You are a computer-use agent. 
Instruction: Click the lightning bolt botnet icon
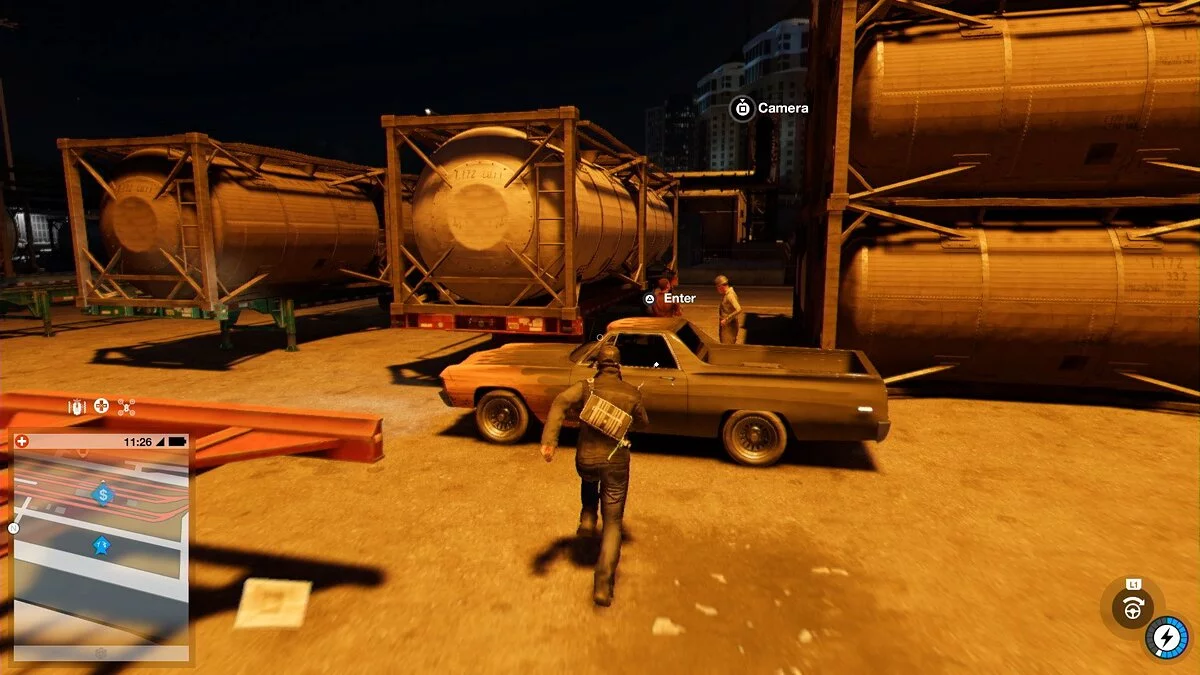point(1166,637)
